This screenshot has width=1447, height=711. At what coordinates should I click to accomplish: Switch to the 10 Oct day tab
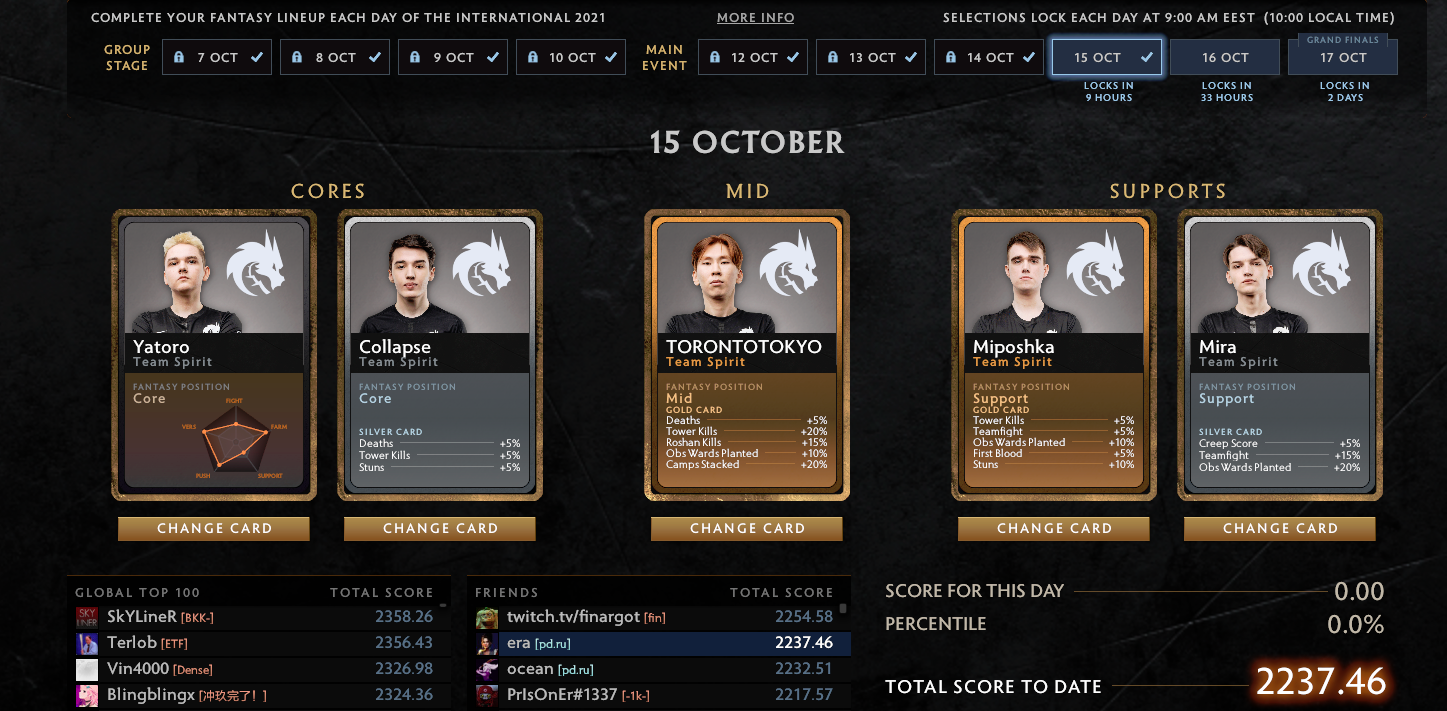[571, 58]
